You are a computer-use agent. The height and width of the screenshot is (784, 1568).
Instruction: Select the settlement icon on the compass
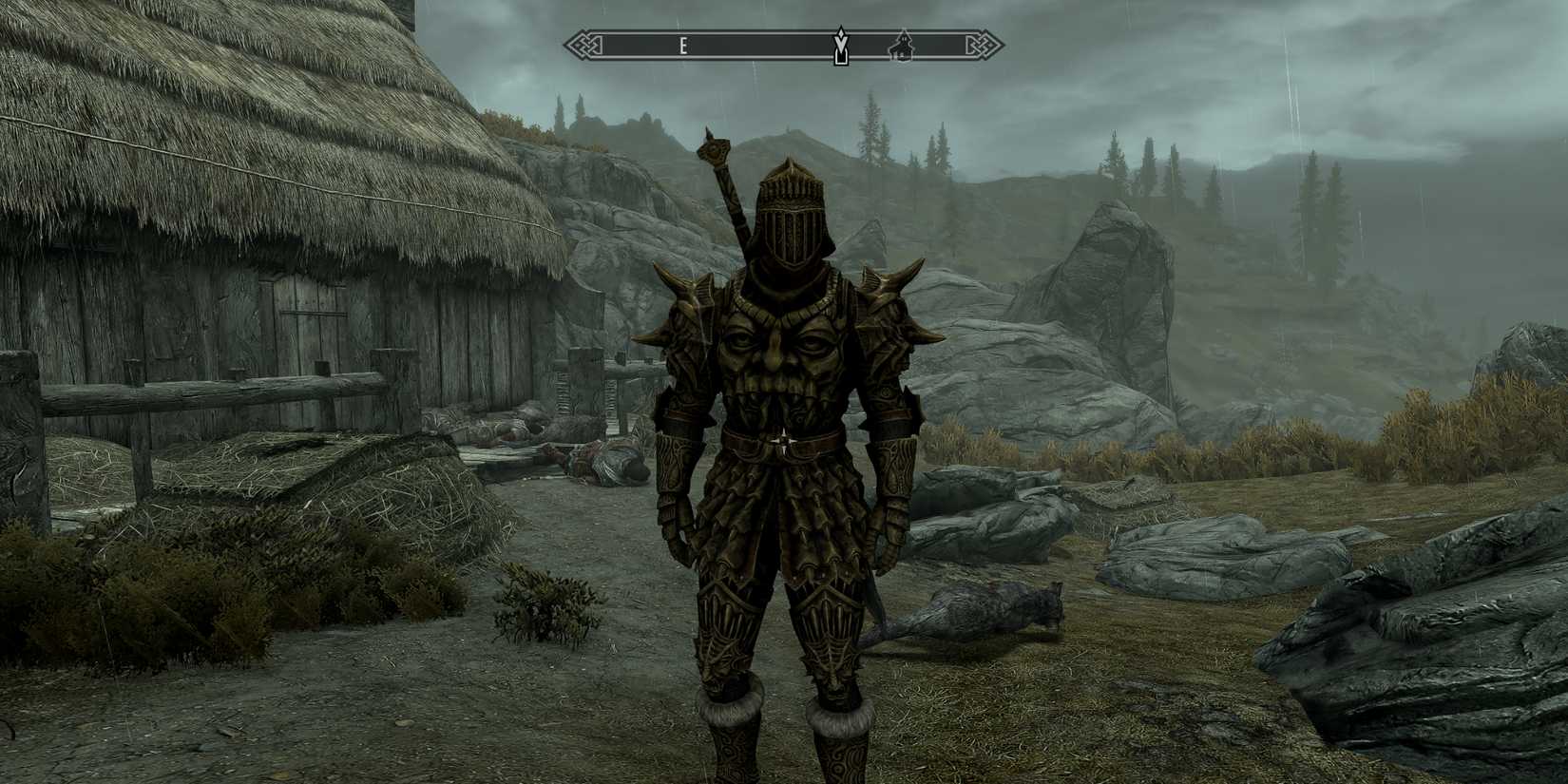coord(901,46)
